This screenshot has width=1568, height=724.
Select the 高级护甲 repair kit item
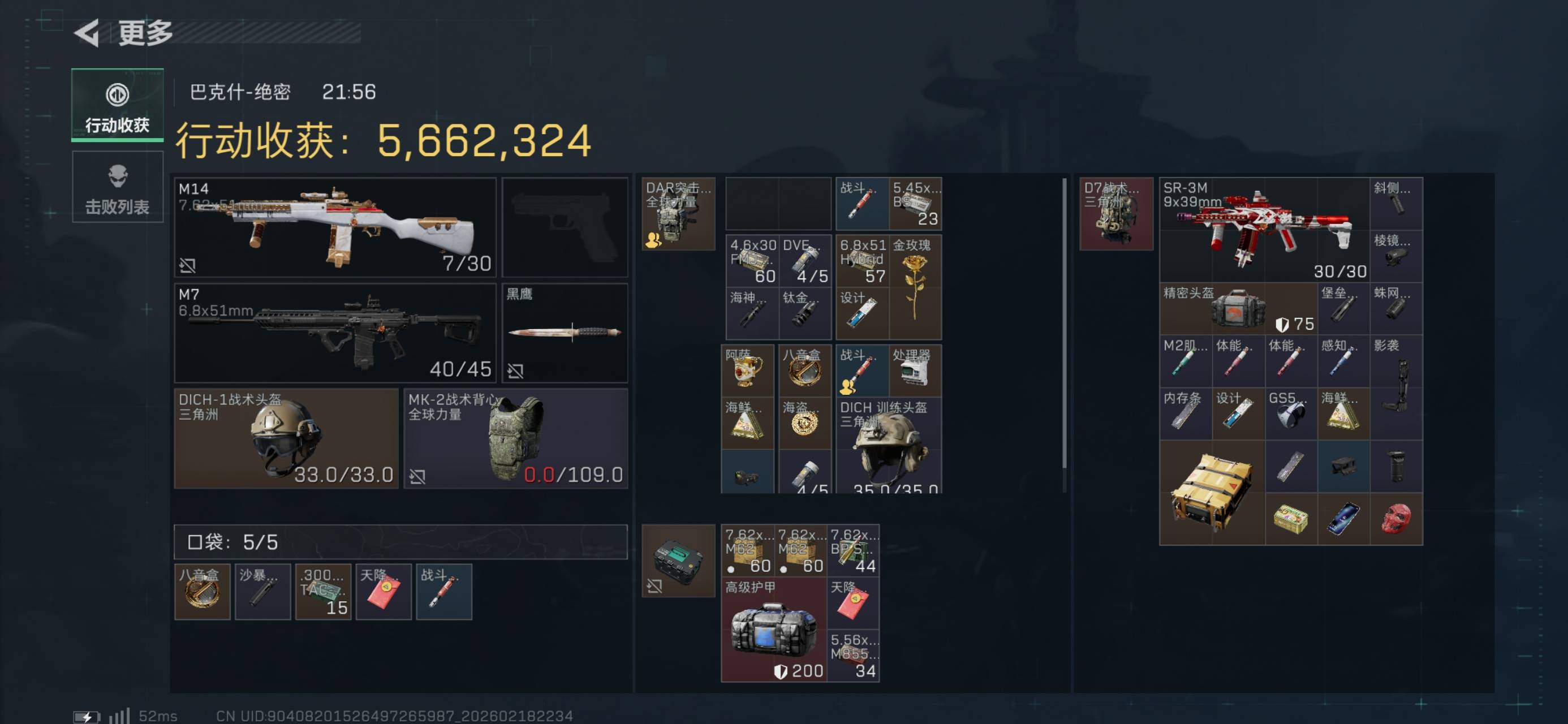pos(774,630)
